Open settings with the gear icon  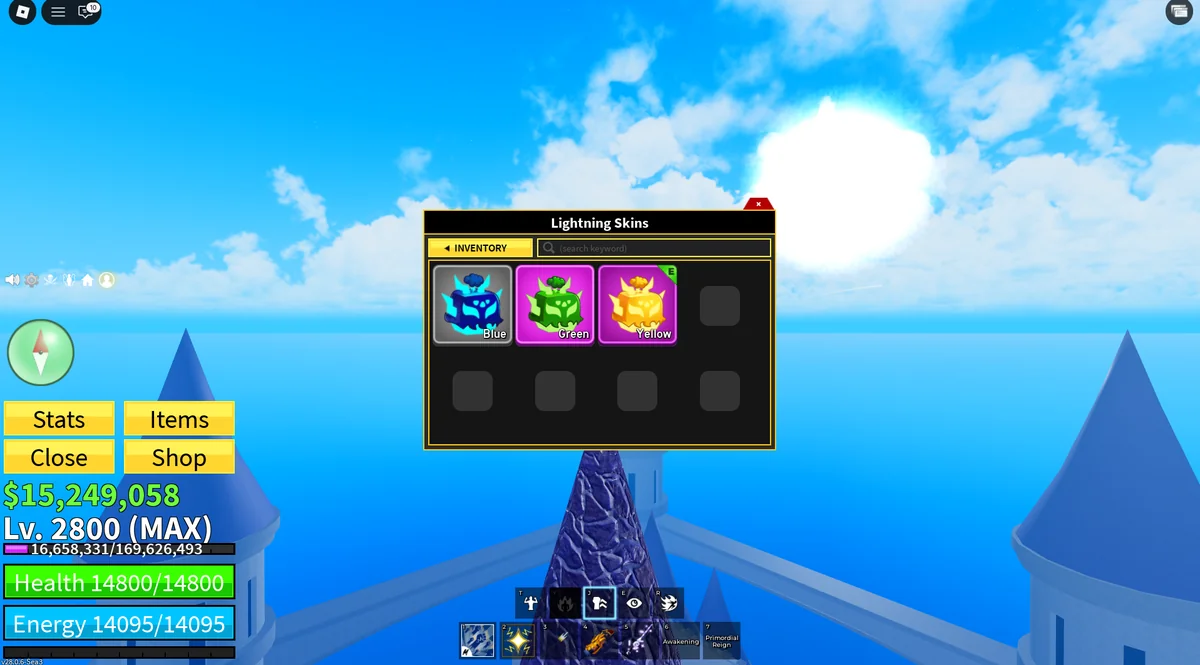(31, 280)
